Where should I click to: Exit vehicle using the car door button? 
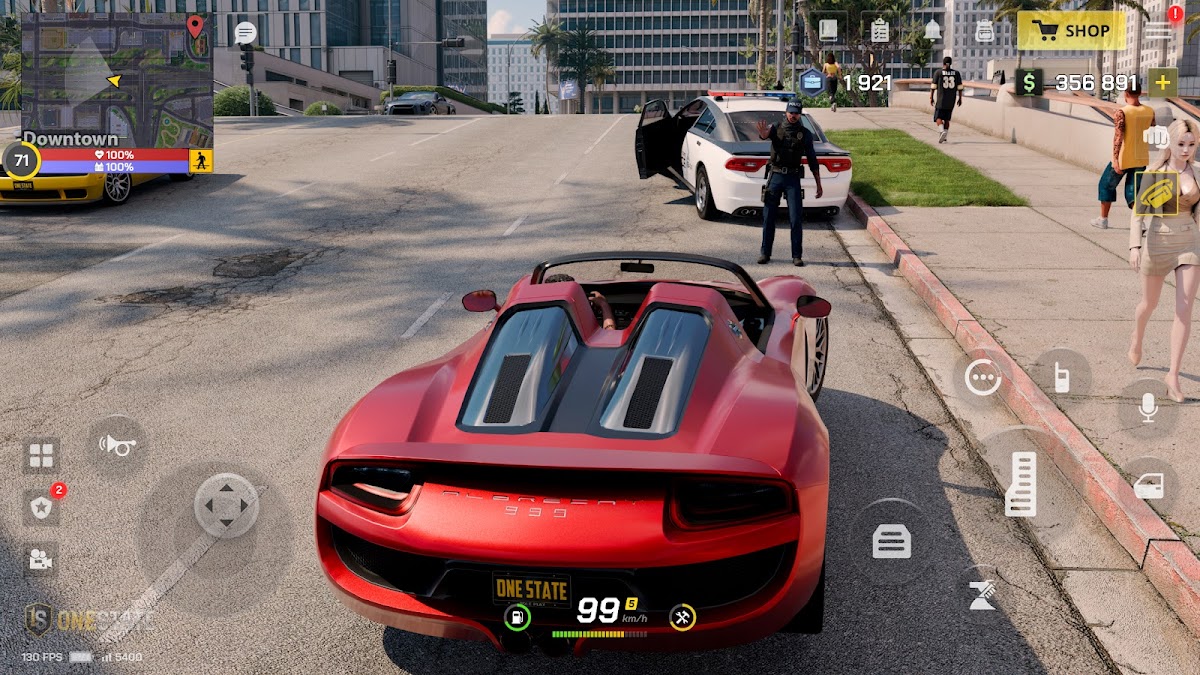tap(1148, 486)
